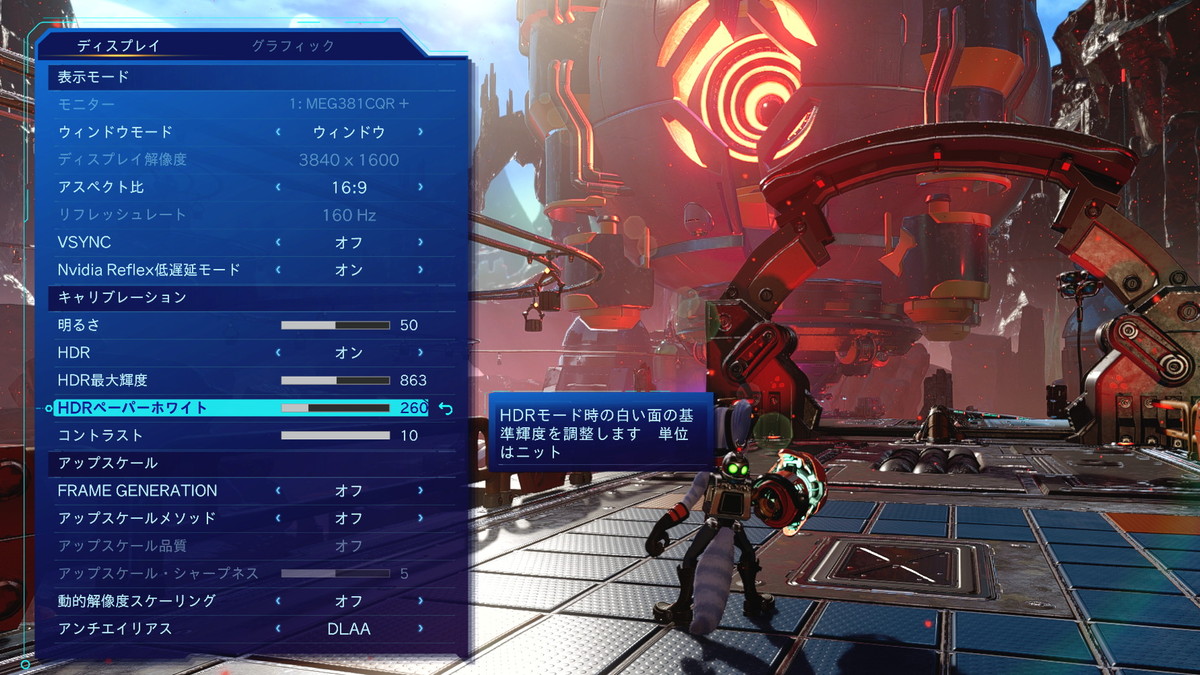Change アンチエイリアス using right arrow

point(420,629)
